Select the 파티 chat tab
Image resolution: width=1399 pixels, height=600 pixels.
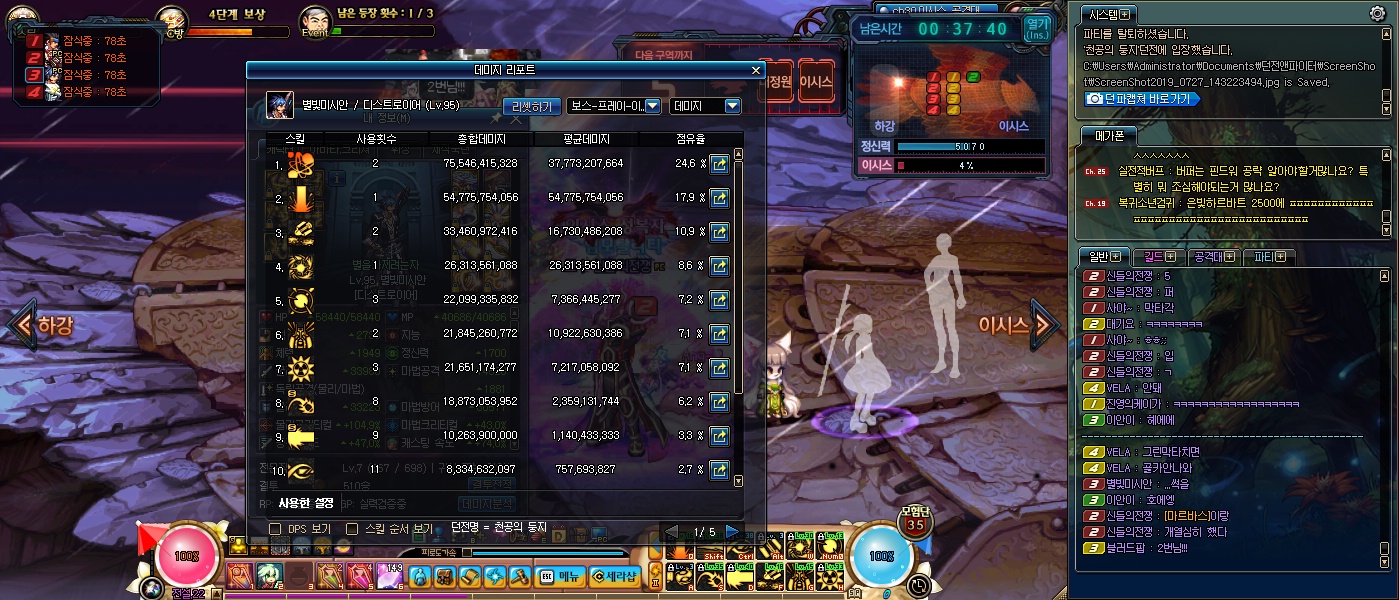click(x=1269, y=257)
